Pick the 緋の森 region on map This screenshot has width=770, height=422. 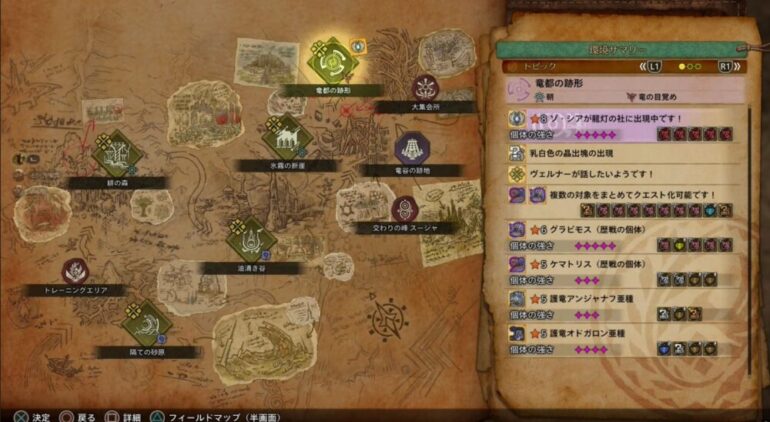pyautogui.click(x=118, y=155)
